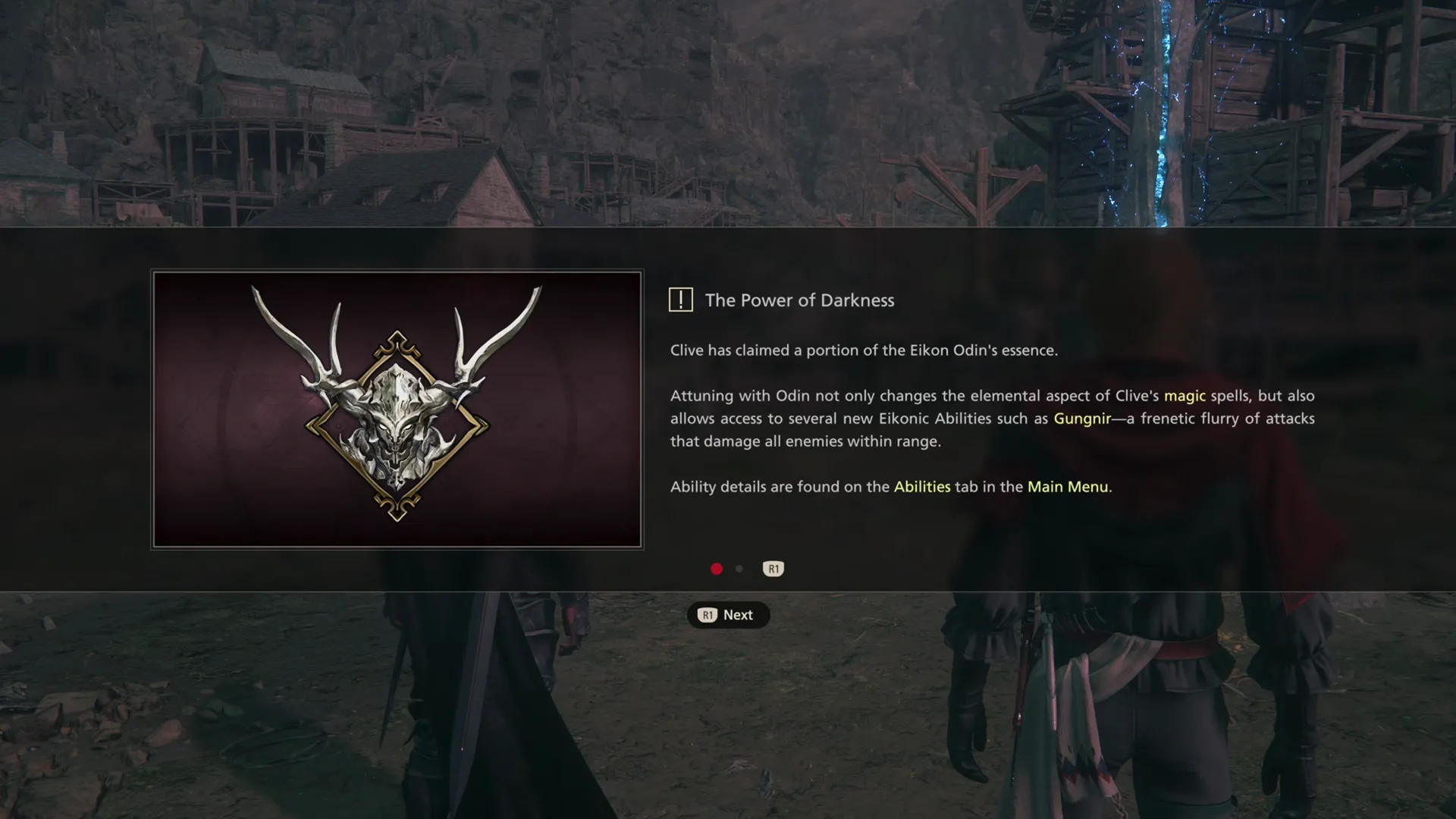Click the Gungnir highlighted link
Image resolution: width=1456 pixels, height=819 pixels.
[1083, 418]
